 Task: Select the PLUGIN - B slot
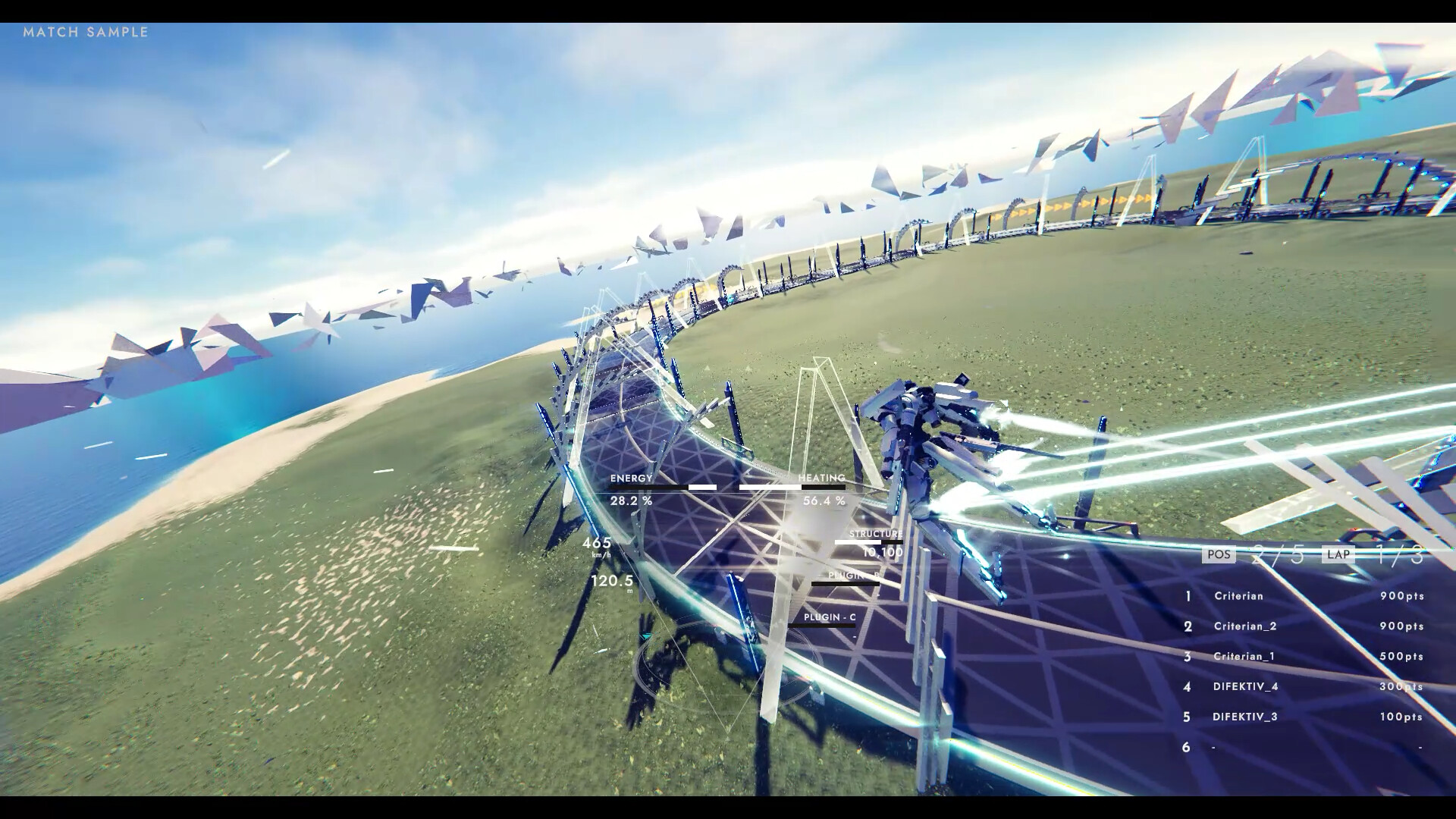click(853, 576)
